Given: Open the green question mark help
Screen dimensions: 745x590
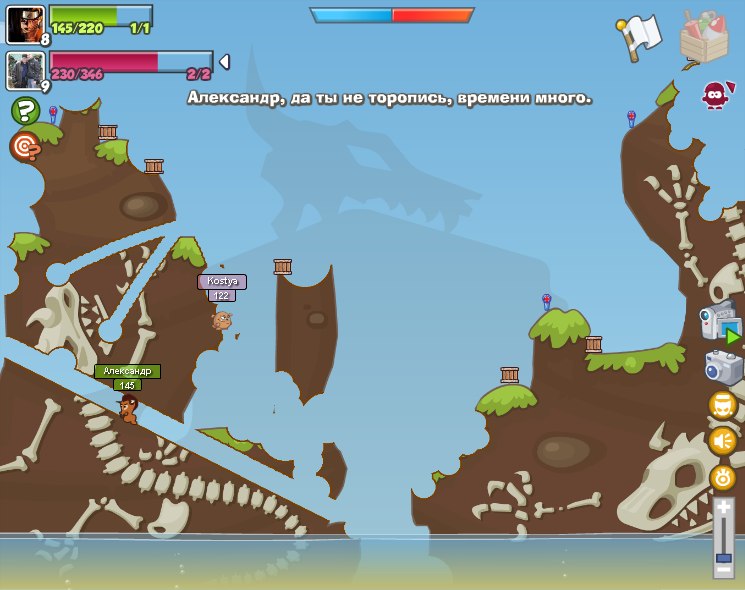Looking at the screenshot, I should [25, 110].
